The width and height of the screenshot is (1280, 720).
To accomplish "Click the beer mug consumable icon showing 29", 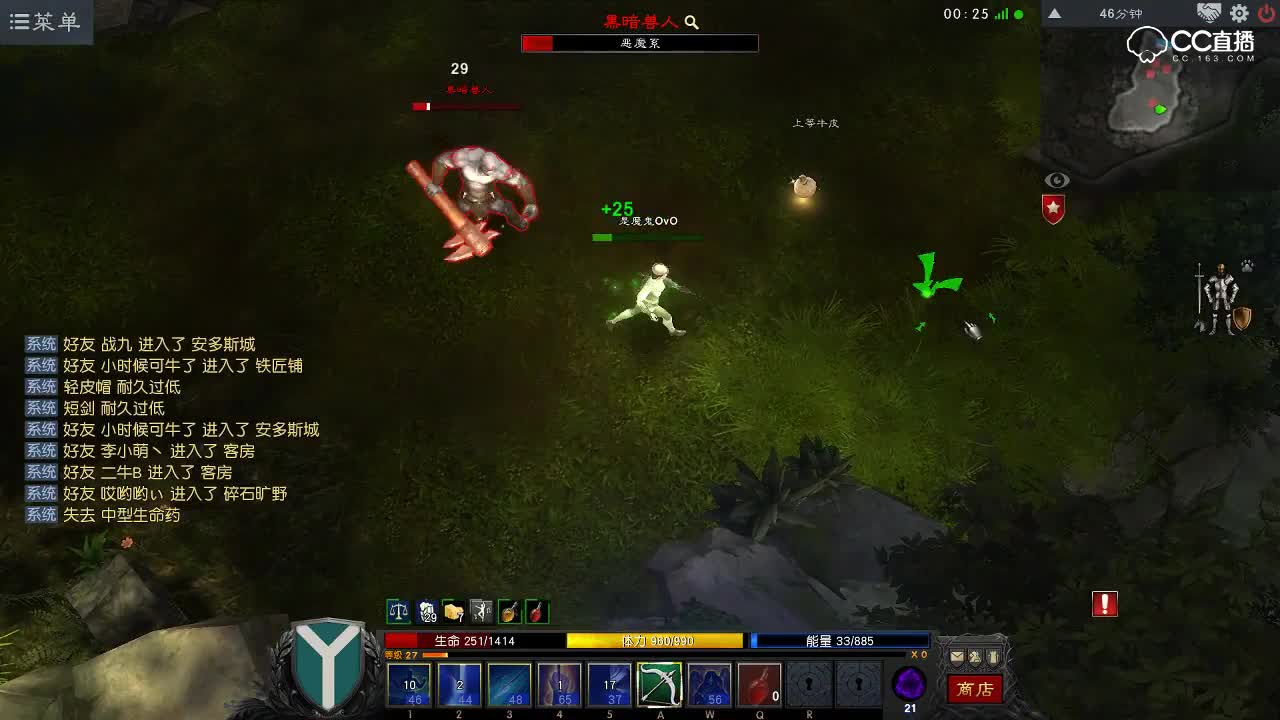I will click(x=428, y=612).
